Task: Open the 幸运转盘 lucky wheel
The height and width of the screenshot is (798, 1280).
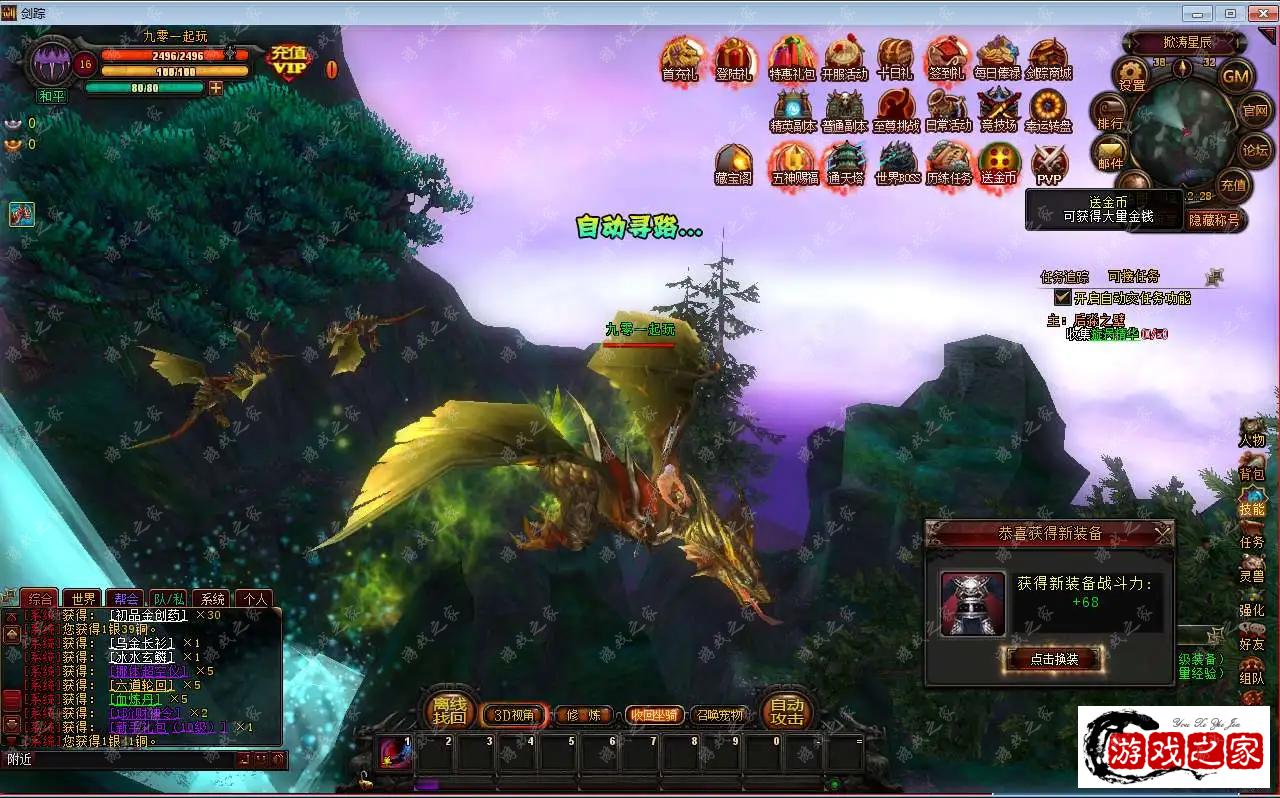Action: [1049, 110]
